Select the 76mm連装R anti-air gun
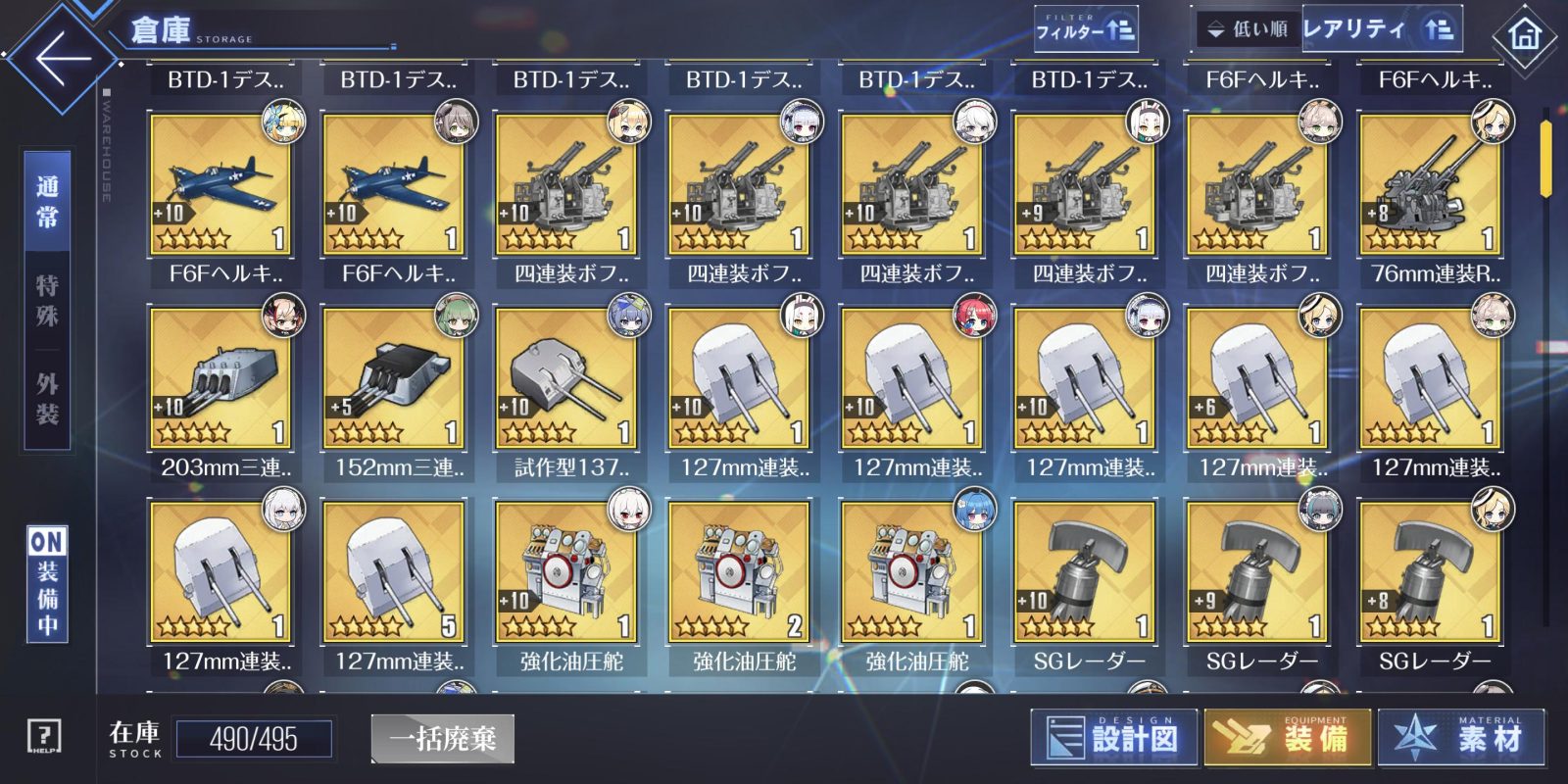 pyautogui.click(x=1430, y=184)
